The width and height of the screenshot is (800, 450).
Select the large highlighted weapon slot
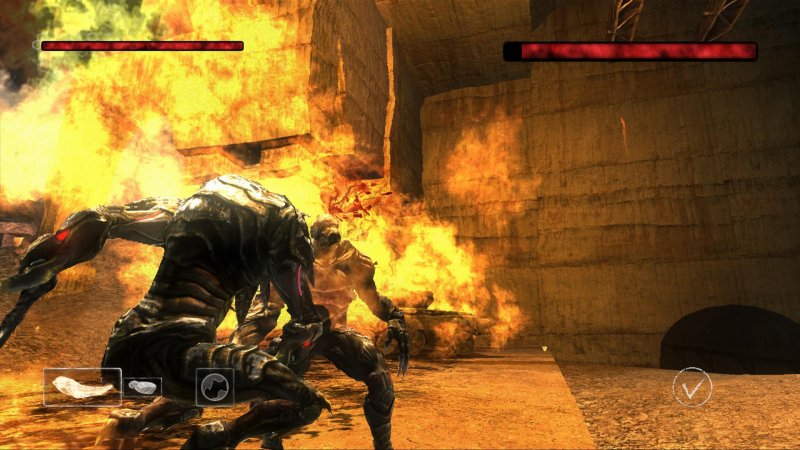tap(82, 387)
